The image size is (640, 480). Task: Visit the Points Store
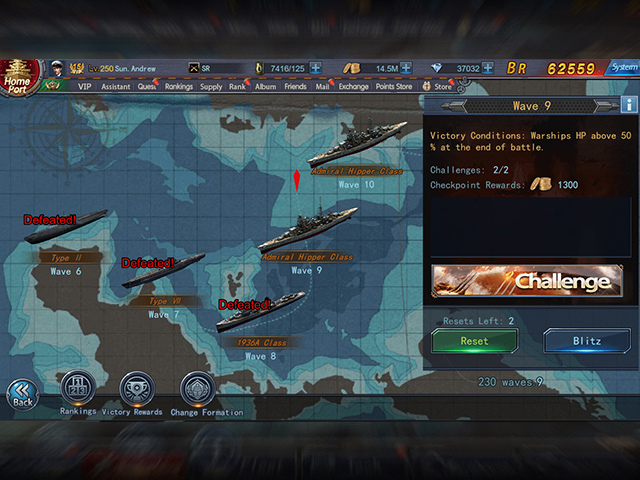393,87
